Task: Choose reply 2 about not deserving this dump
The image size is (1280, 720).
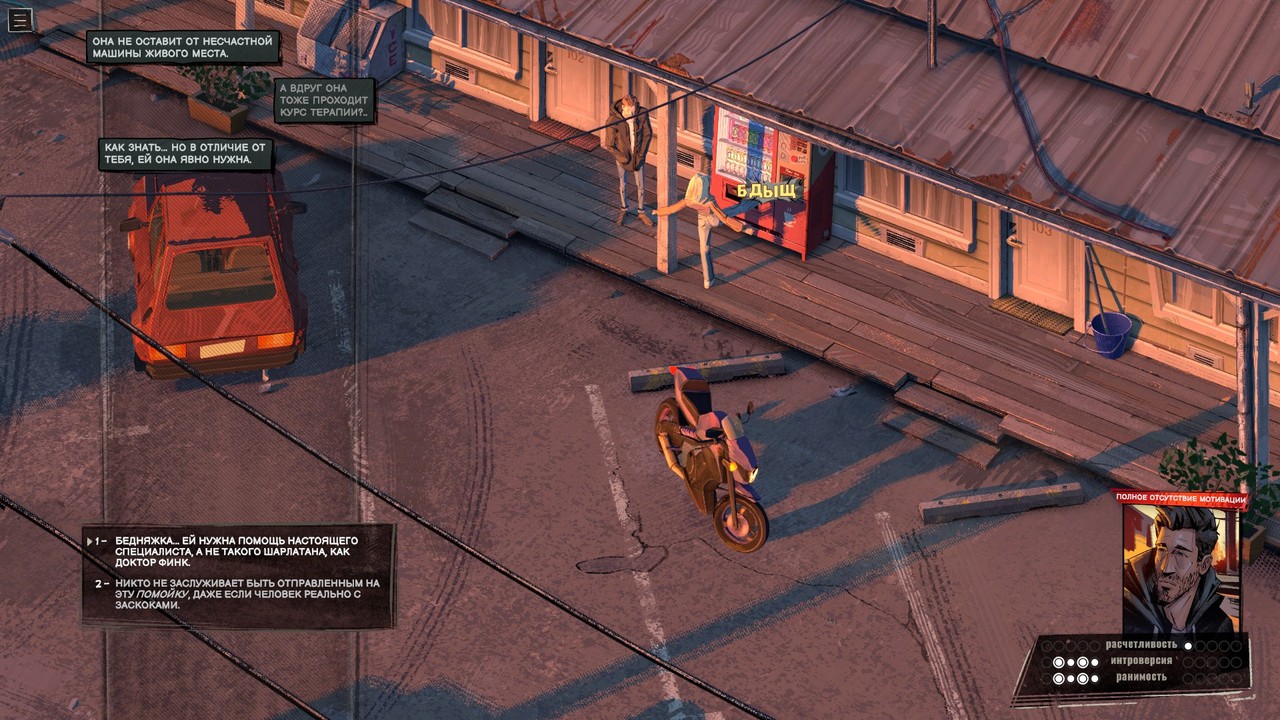Action: [x=235, y=594]
